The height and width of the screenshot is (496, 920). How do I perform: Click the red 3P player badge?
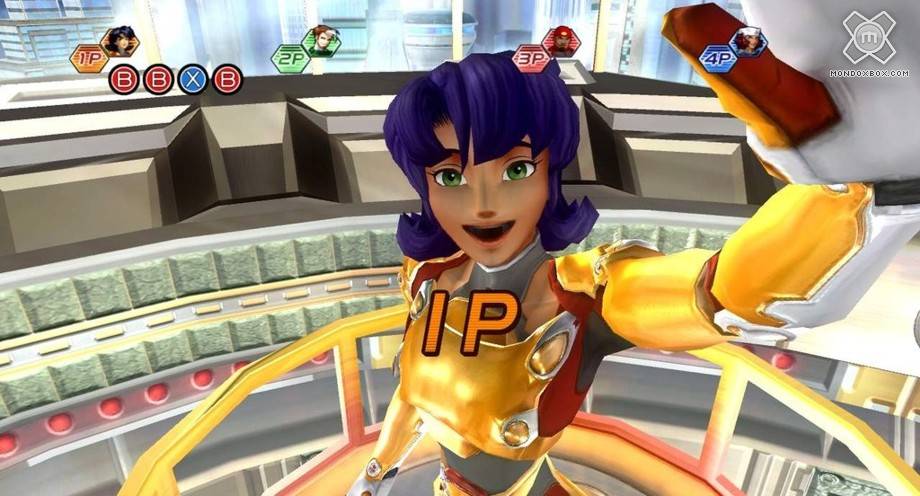point(531,58)
